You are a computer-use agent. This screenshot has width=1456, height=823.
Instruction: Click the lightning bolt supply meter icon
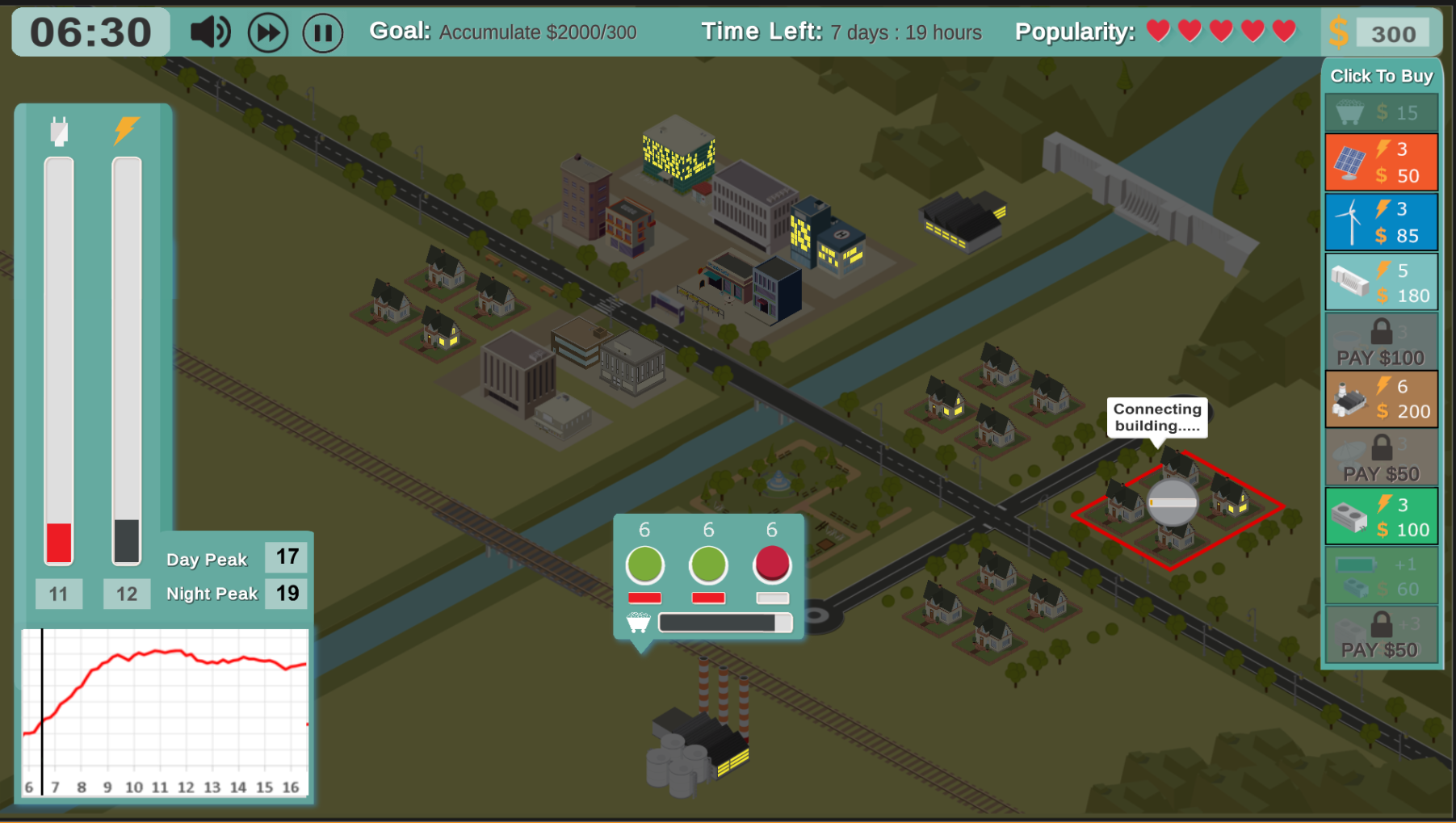(x=126, y=129)
